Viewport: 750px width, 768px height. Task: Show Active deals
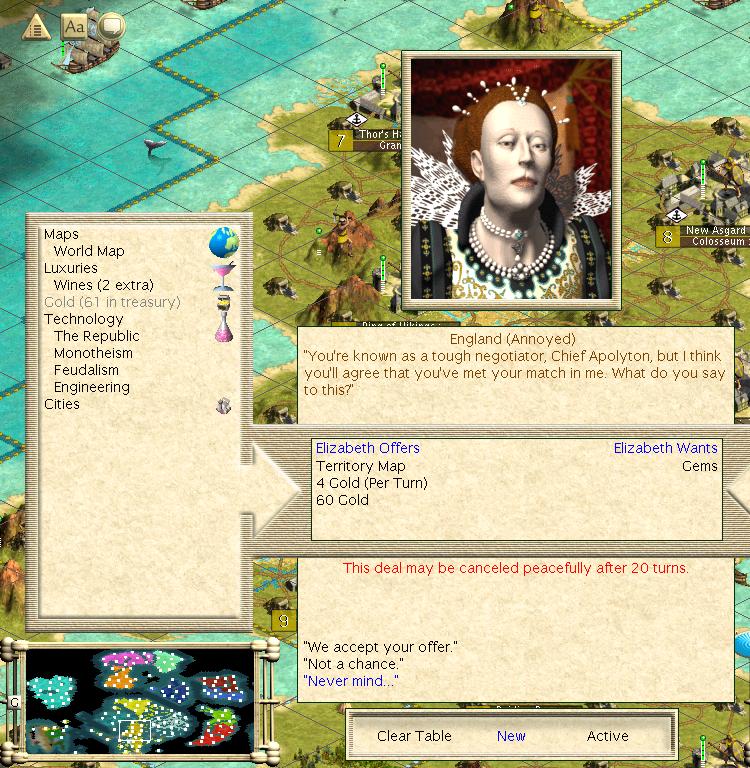607,736
